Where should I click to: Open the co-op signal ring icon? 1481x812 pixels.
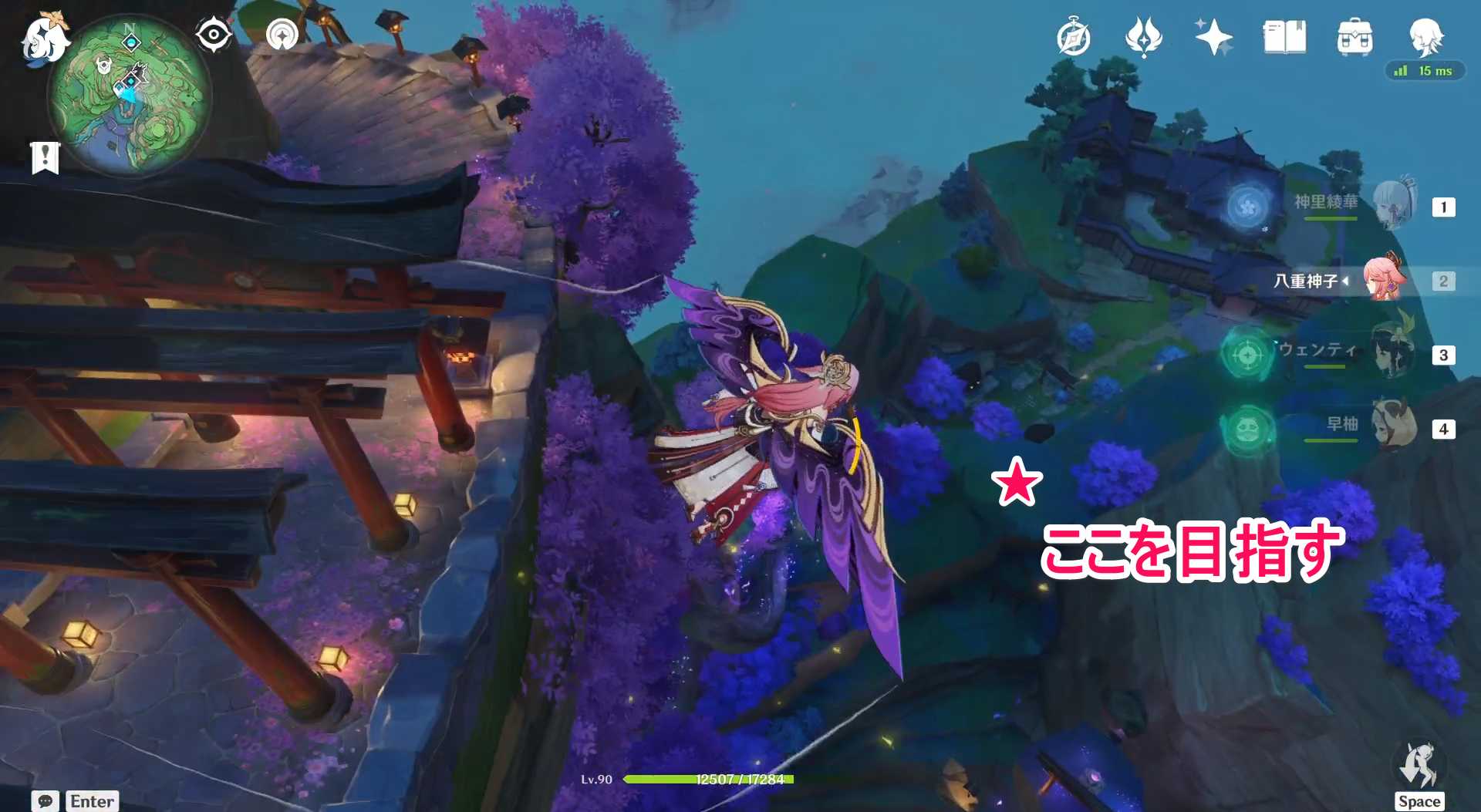[282, 35]
